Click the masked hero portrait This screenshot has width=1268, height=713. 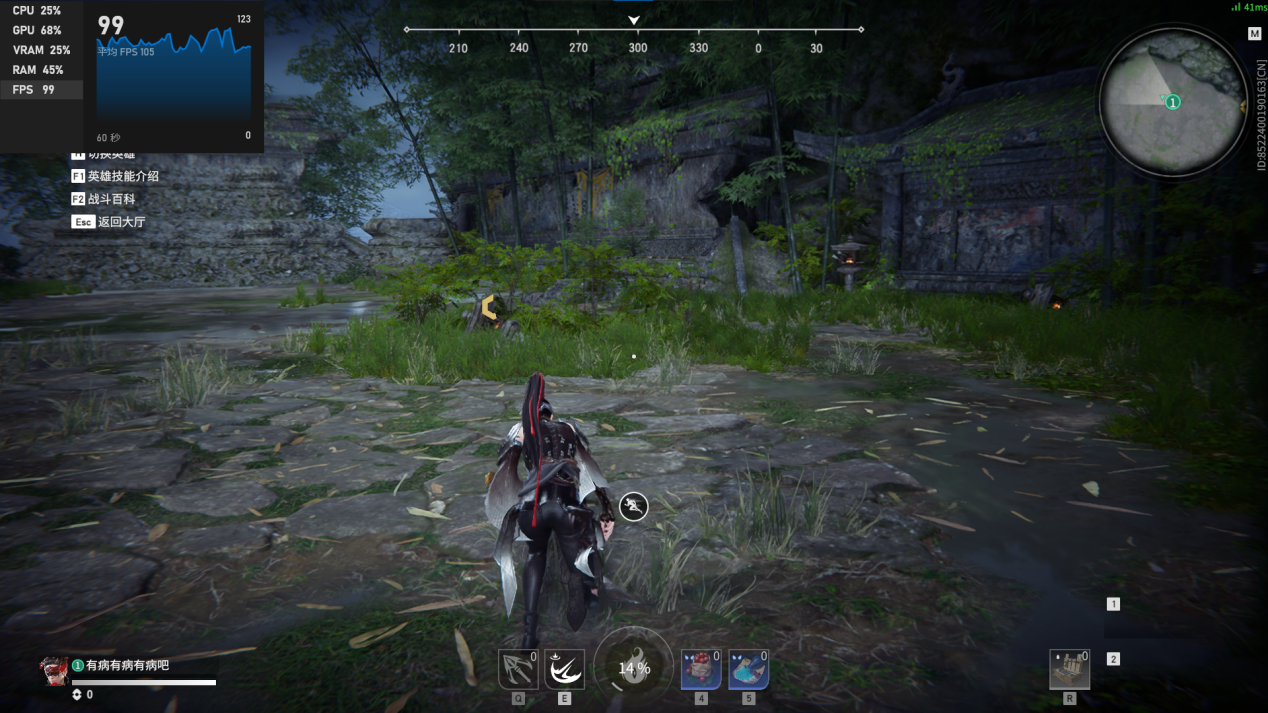coord(54,671)
